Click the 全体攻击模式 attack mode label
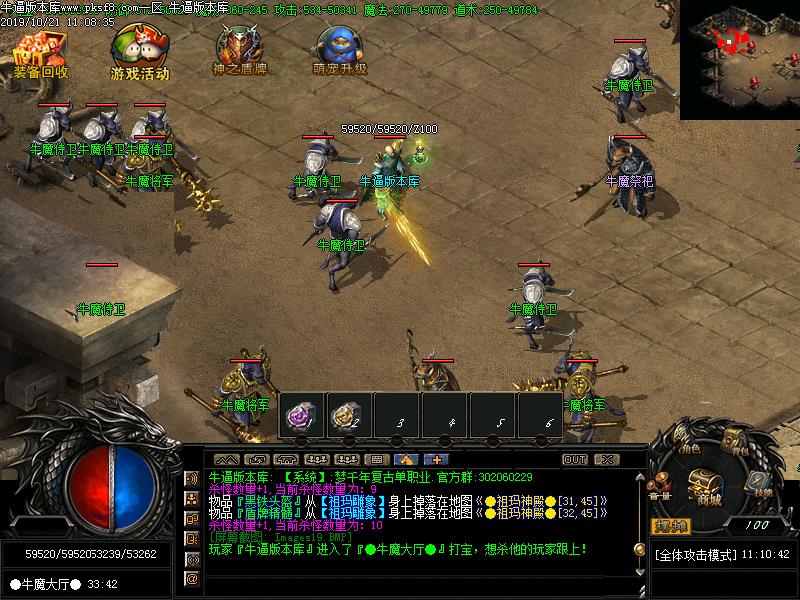Viewport: 800px width, 600px height. 695,554
